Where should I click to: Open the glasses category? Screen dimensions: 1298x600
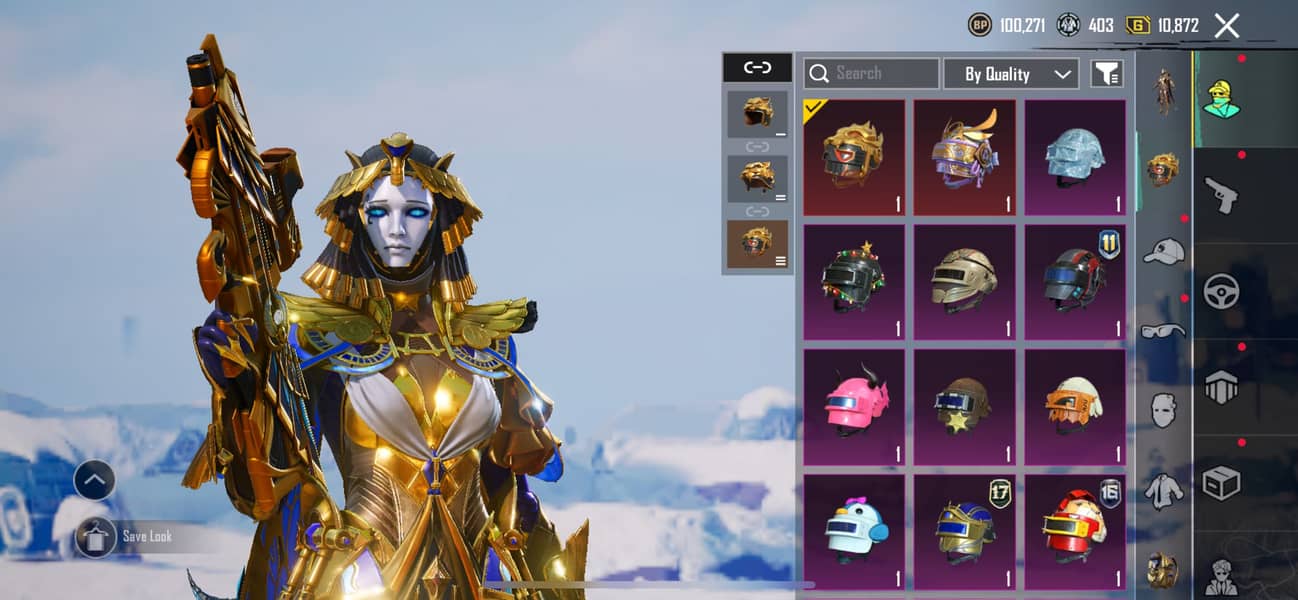tap(1162, 331)
